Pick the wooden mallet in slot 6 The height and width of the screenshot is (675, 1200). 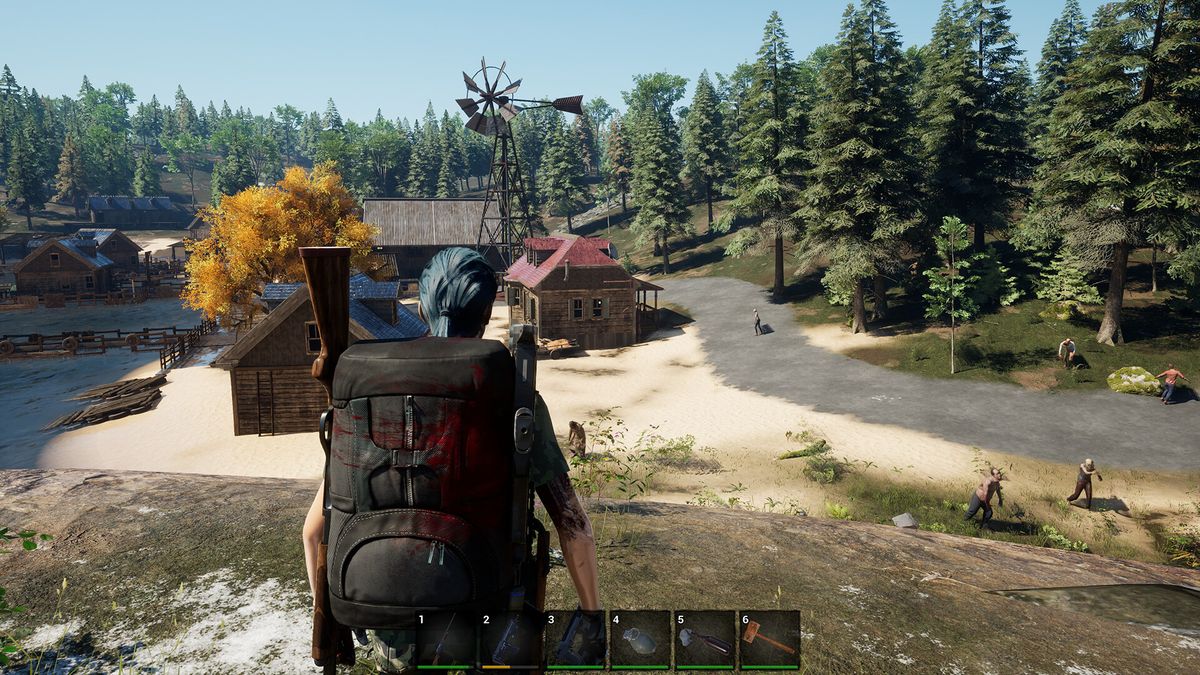[x=770, y=640]
